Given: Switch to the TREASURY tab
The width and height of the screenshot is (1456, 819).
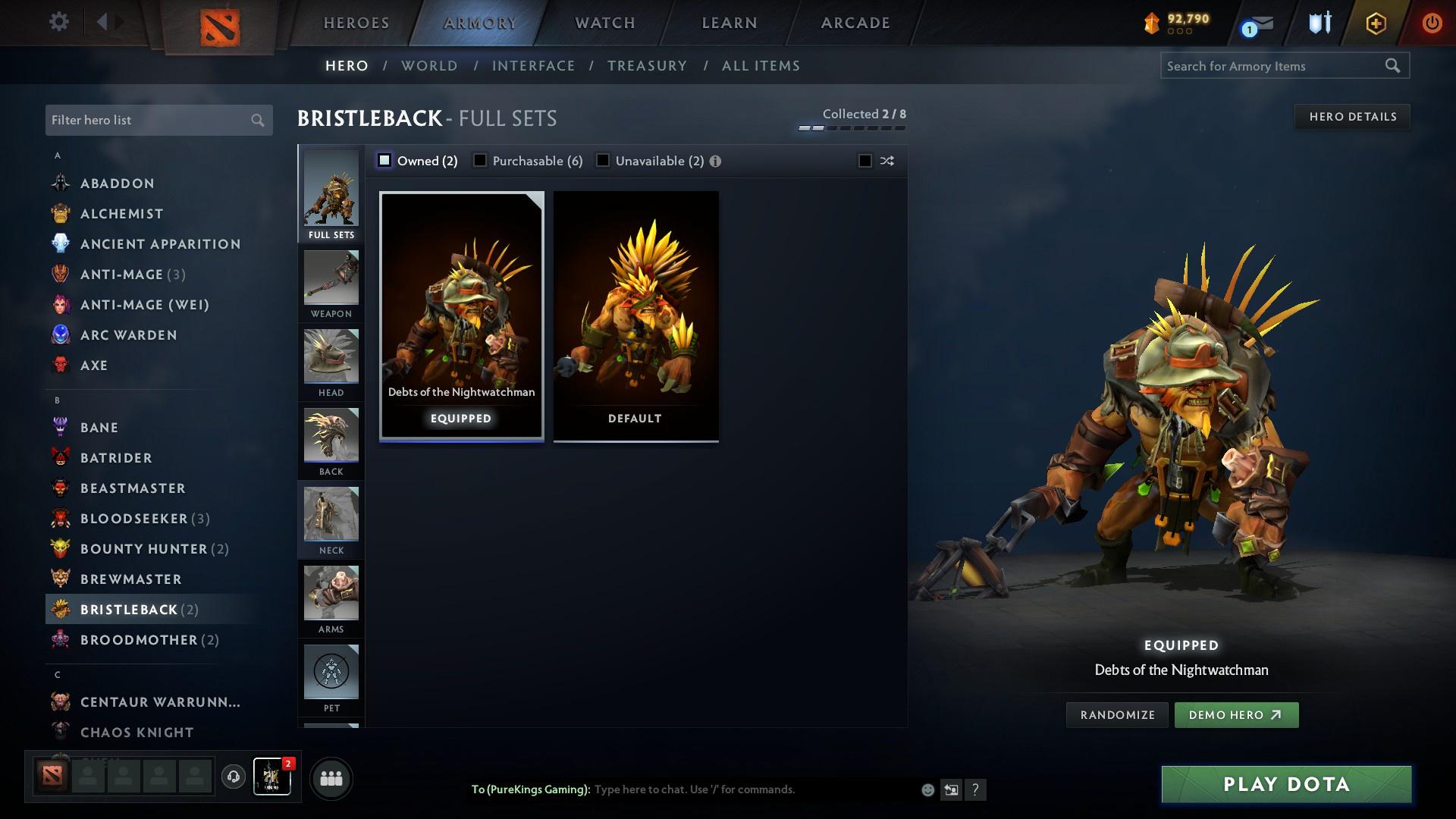Looking at the screenshot, I should coord(647,66).
